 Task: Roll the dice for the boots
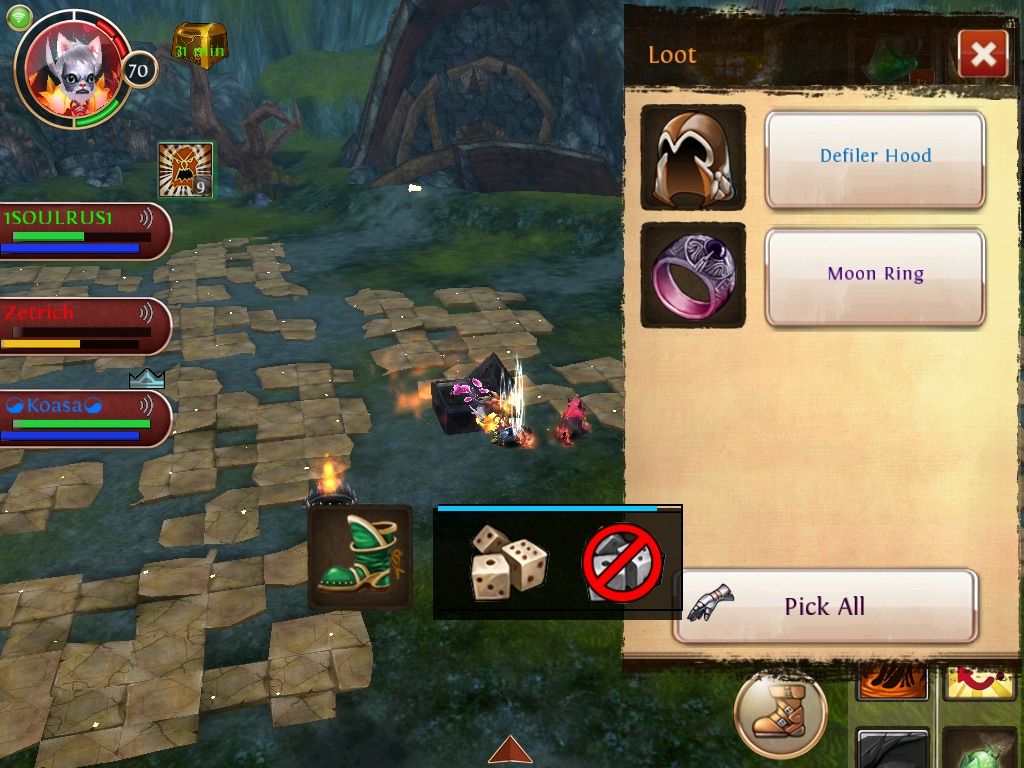509,561
